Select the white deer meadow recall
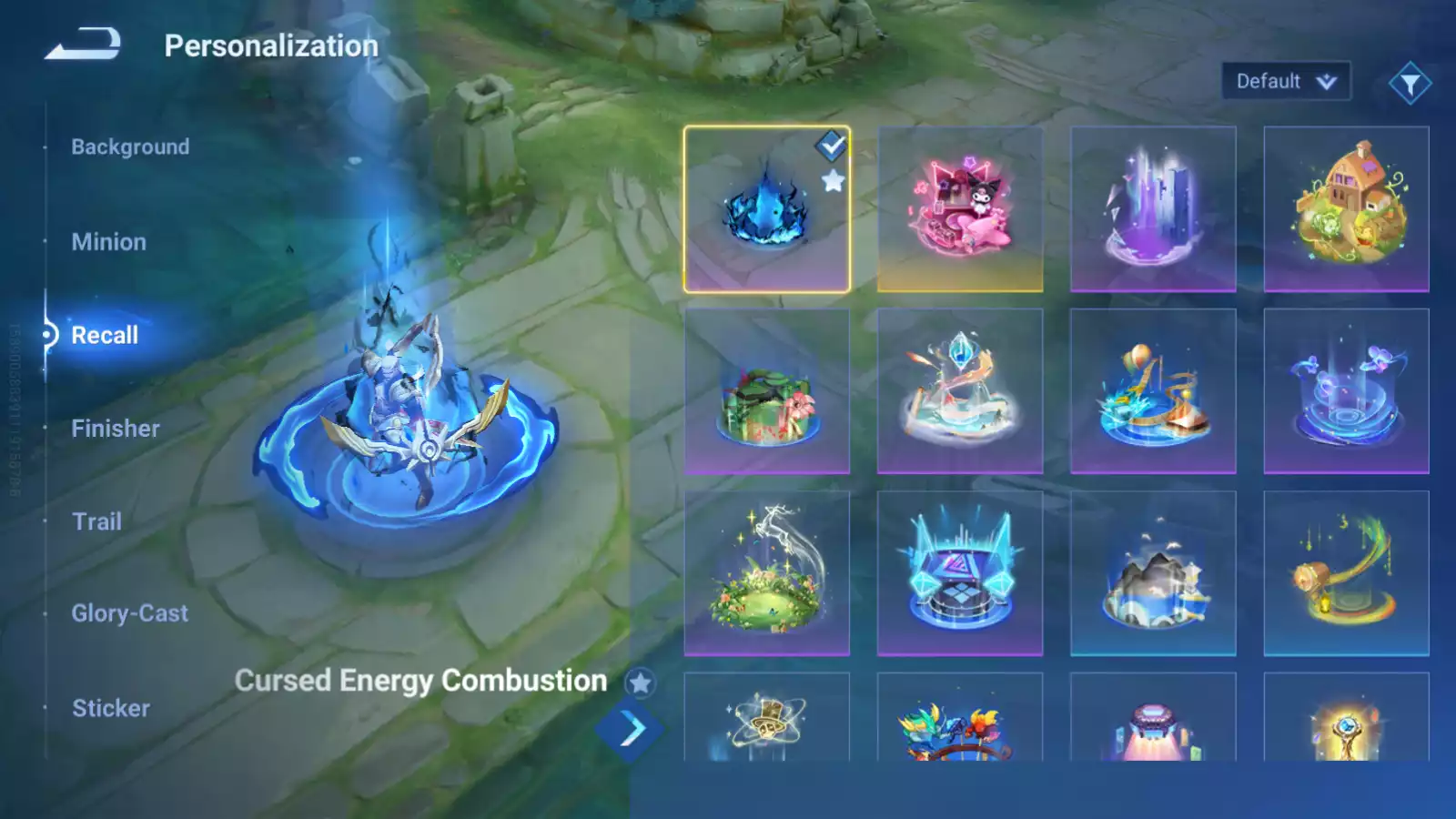This screenshot has height=819, width=1456. 766,573
